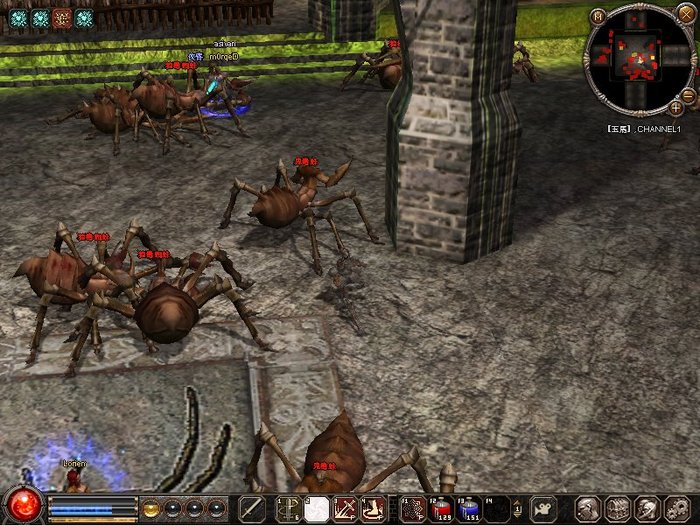Select the blank white skill slot
Screen dimensions: 700x525
[317, 508]
